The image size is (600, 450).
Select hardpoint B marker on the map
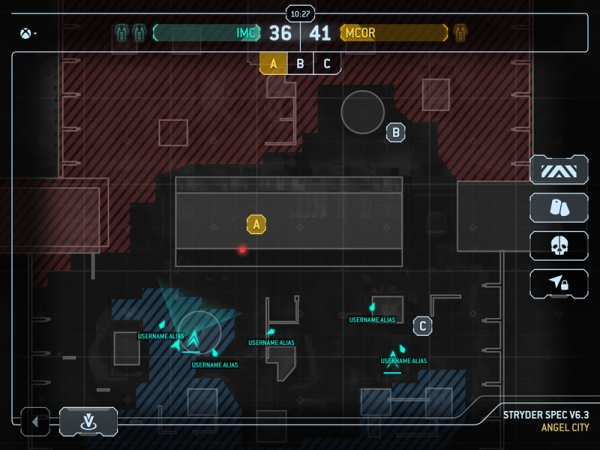coord(396,131)
